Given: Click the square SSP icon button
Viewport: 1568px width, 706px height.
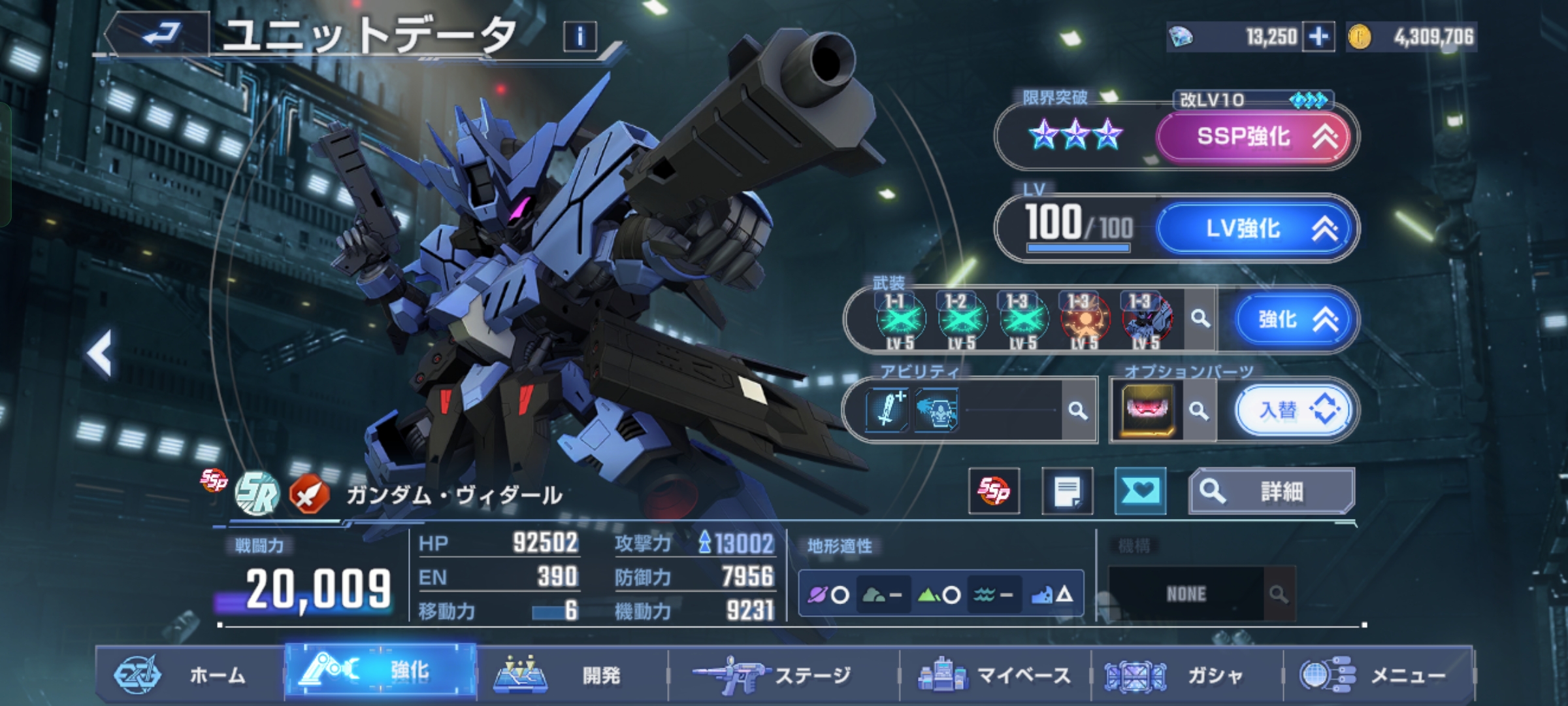Looking at the screenshot, I should tap(994, 491).
